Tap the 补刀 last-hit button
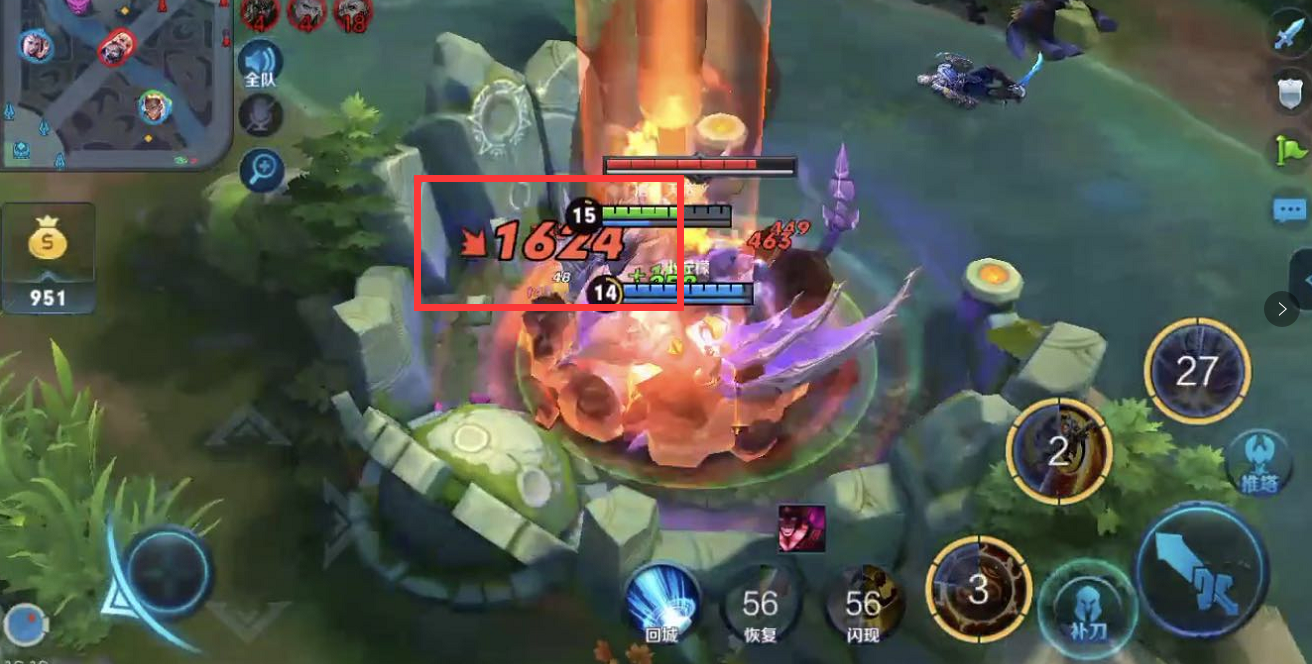Viewport: 1312px width, 664px height. point(1083,606)
